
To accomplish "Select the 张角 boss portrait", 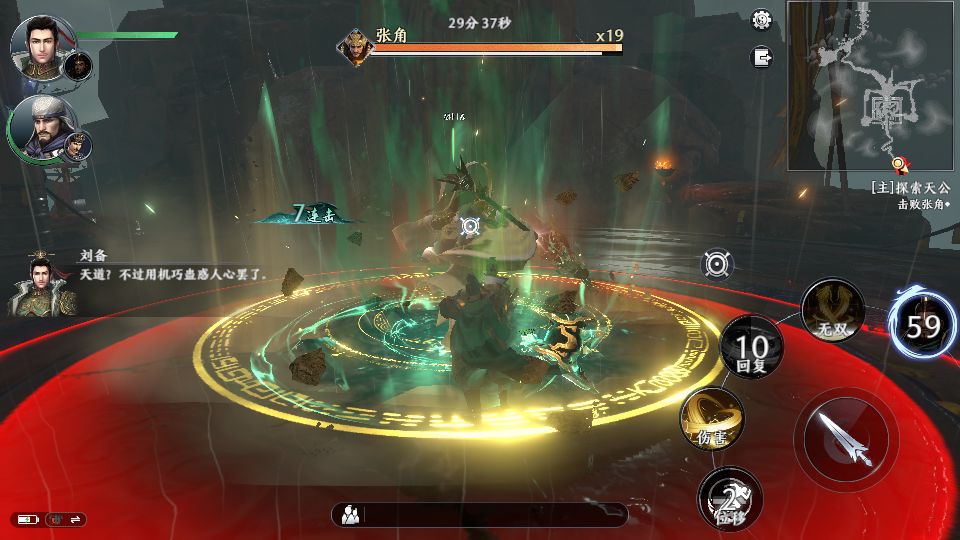I will point(355,46).
